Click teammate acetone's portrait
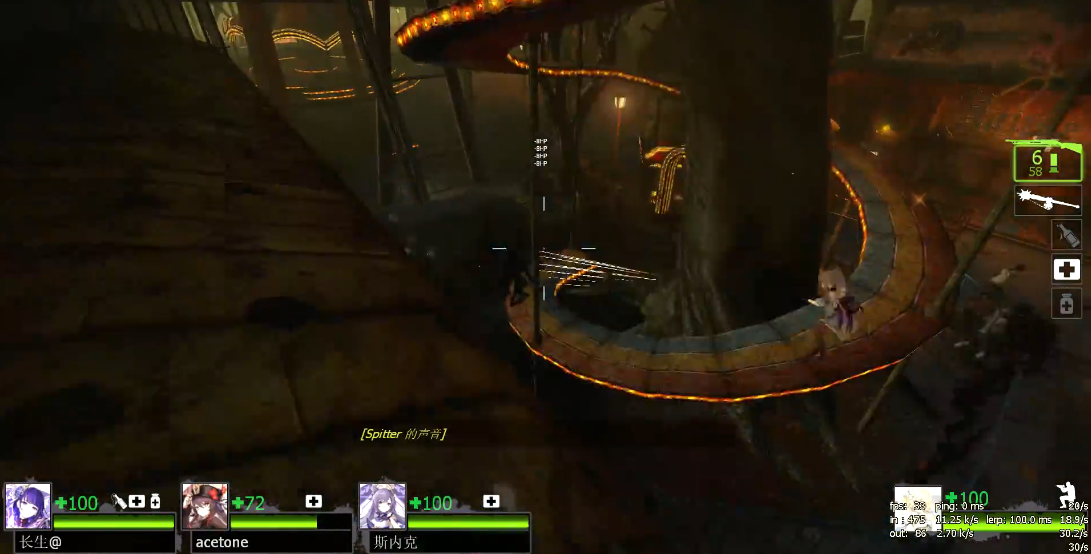This screenshot has width=1091, height=554. coord(205,506)
